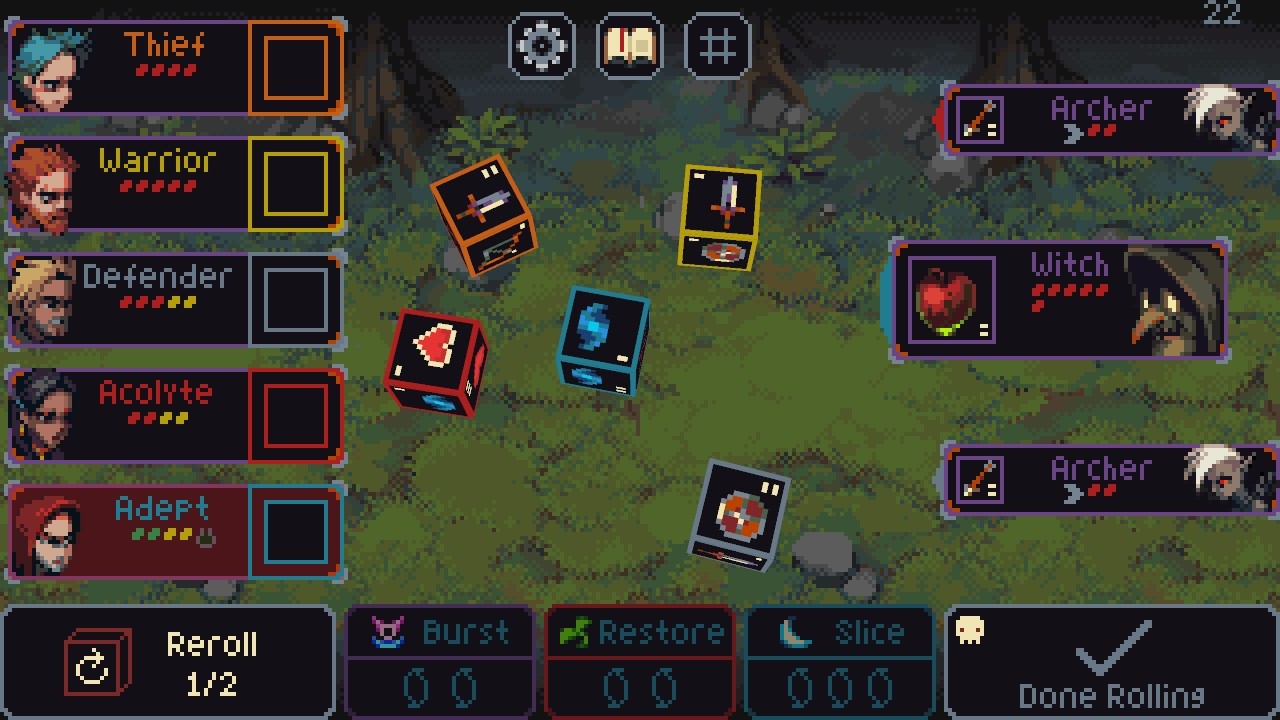Keep the blue mana crystal die
The width and height of the screenshot is (1280, 720).
[603, 340]
